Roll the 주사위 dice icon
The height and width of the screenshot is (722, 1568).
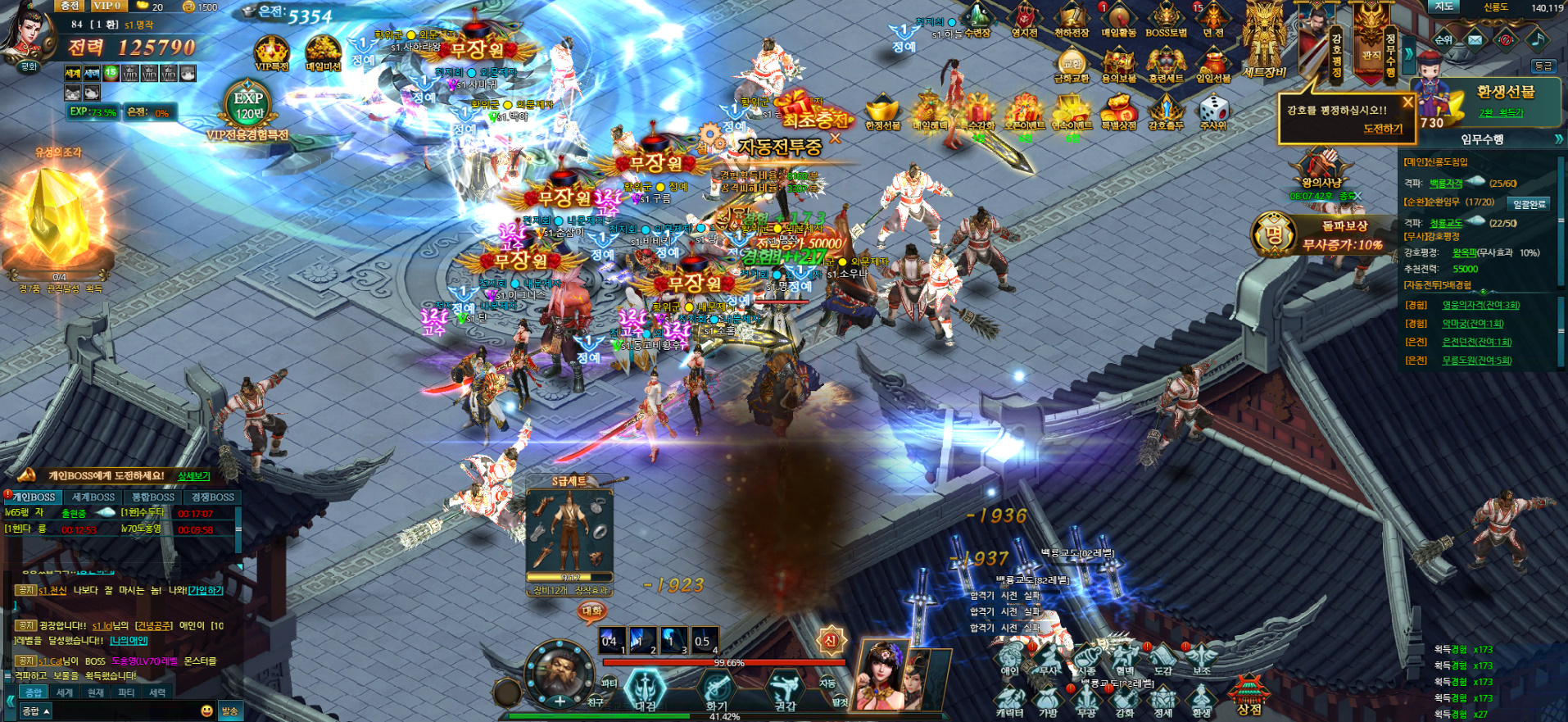[x=1213, y=112]
